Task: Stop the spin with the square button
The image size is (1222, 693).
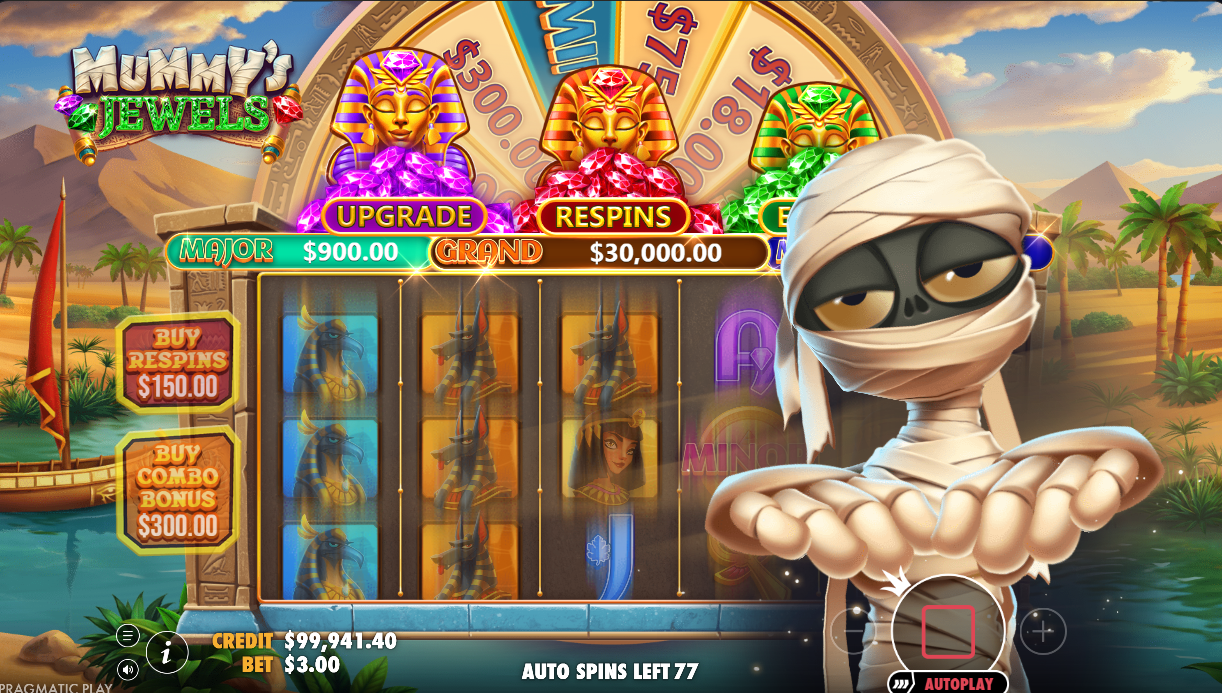Action: [x=947, y=631]
